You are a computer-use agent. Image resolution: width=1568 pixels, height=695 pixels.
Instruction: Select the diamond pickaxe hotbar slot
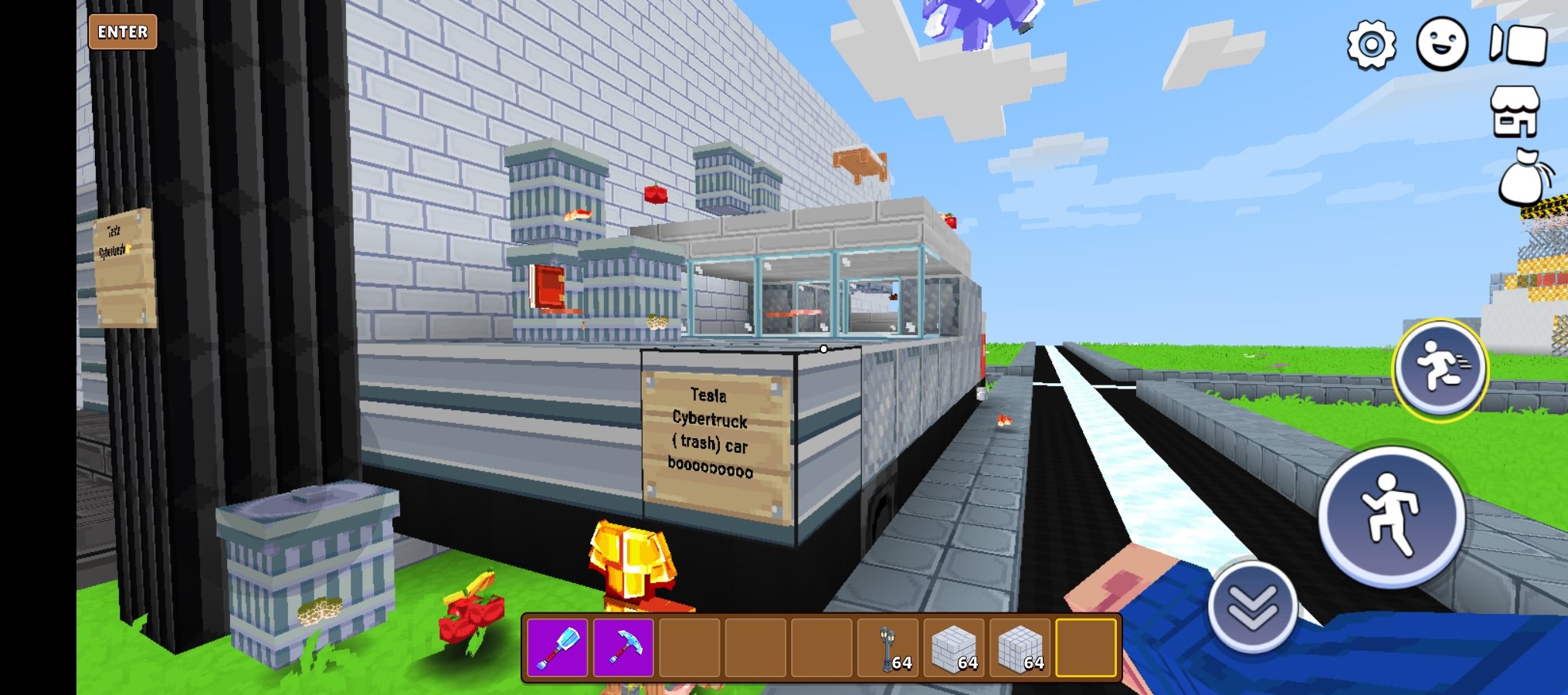623,647
